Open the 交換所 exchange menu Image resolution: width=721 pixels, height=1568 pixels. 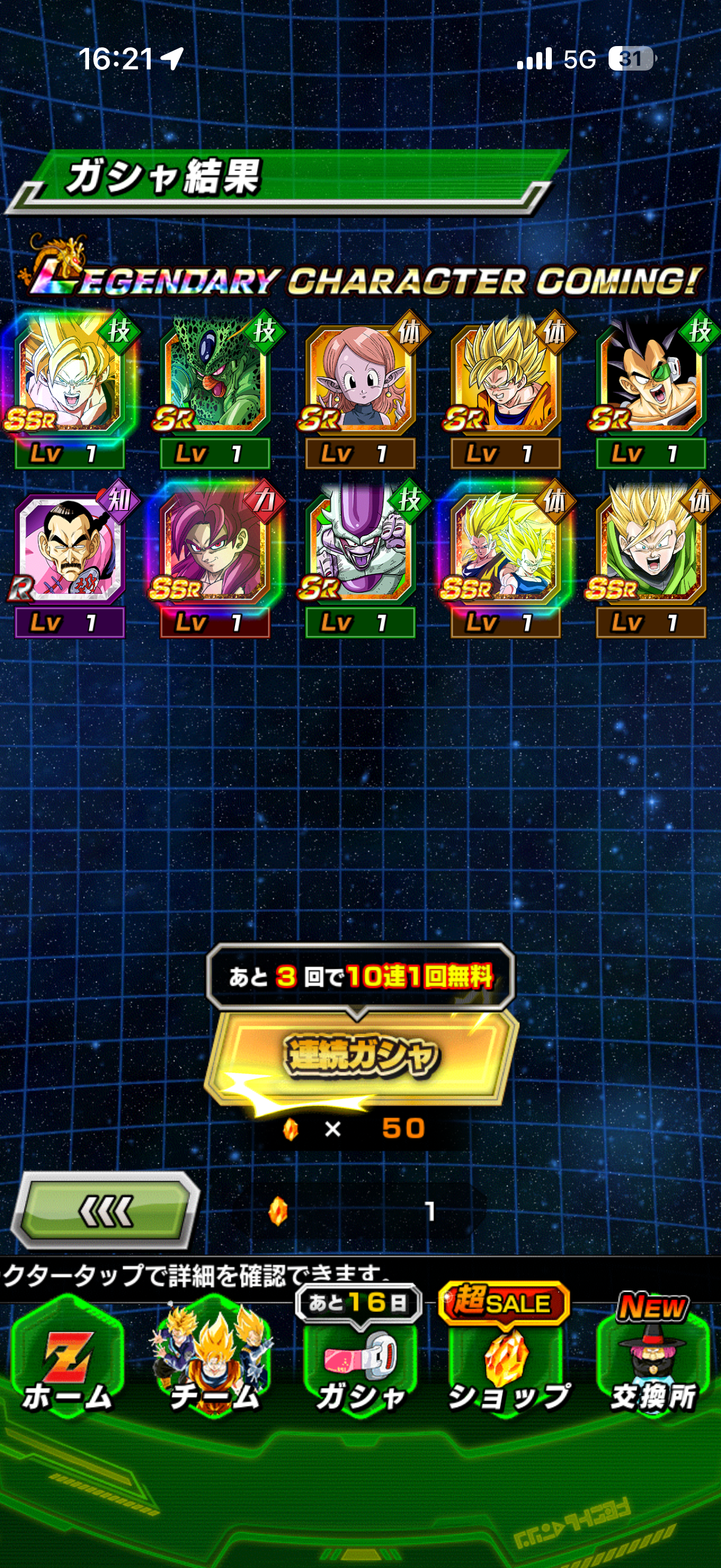point(653,1363)
